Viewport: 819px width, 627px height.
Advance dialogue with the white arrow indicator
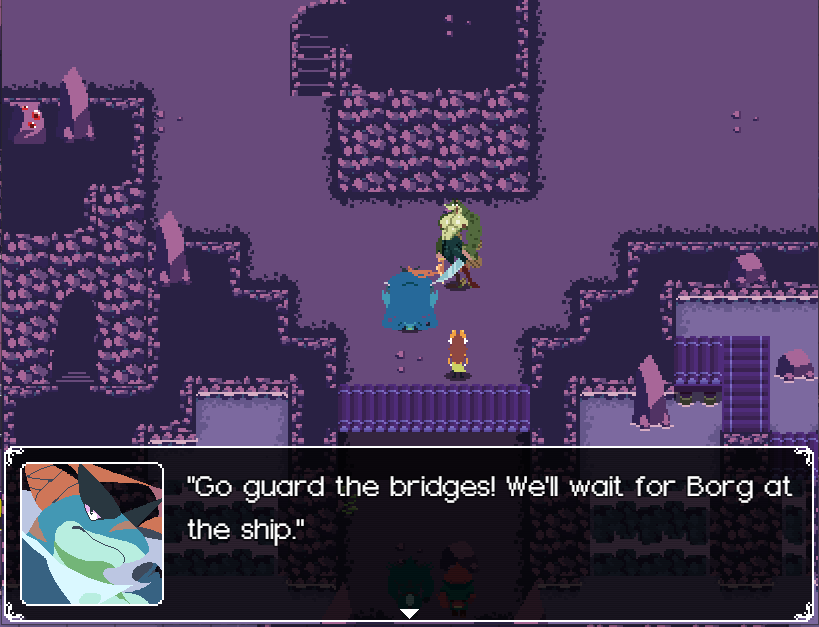point(409,612)
